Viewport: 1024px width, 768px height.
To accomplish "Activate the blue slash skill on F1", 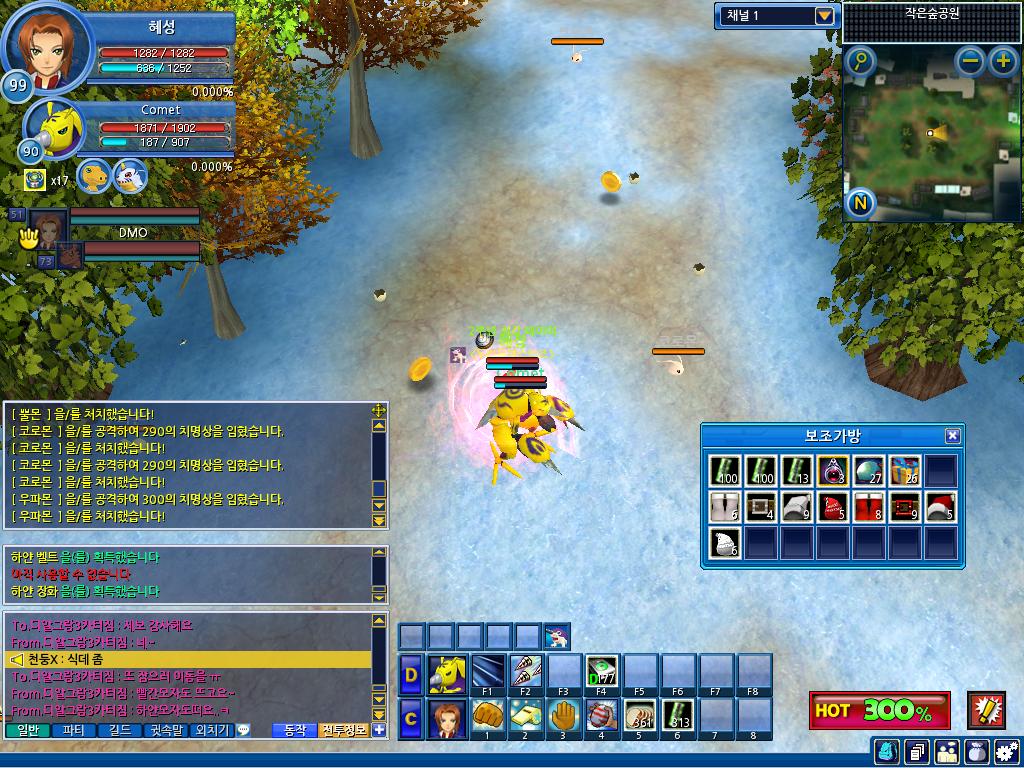I will pyautogui.click(x=487, y=672).
